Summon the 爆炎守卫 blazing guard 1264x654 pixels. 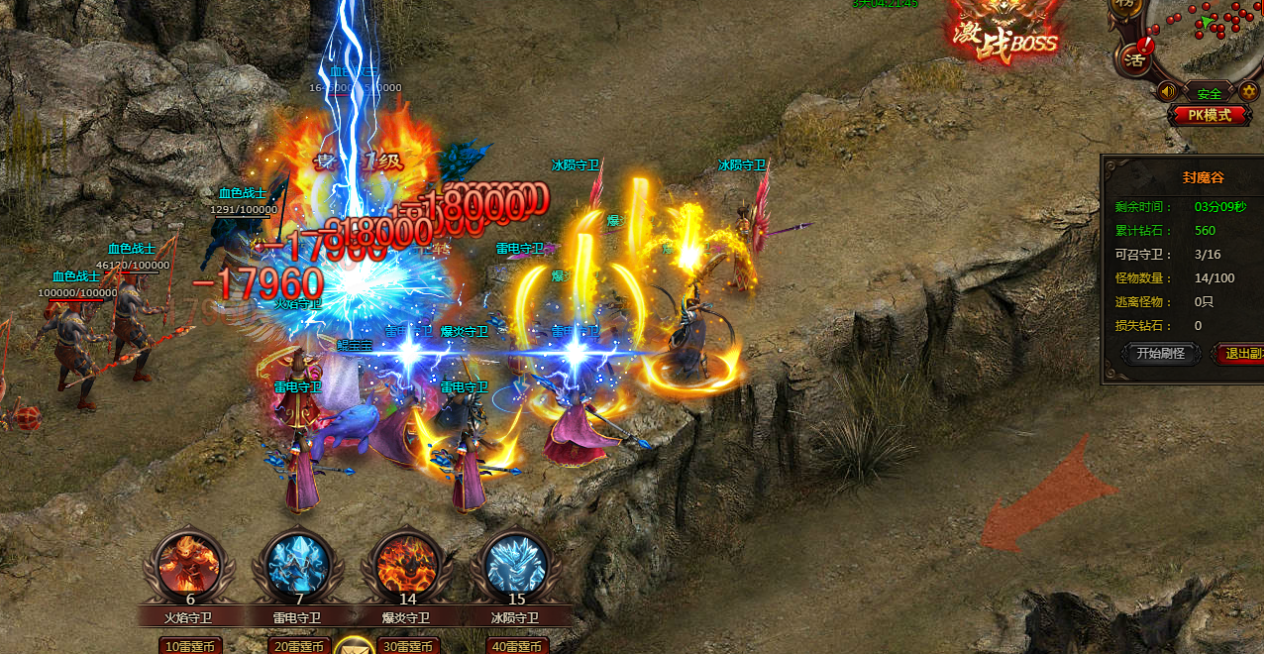pos(406,563)
